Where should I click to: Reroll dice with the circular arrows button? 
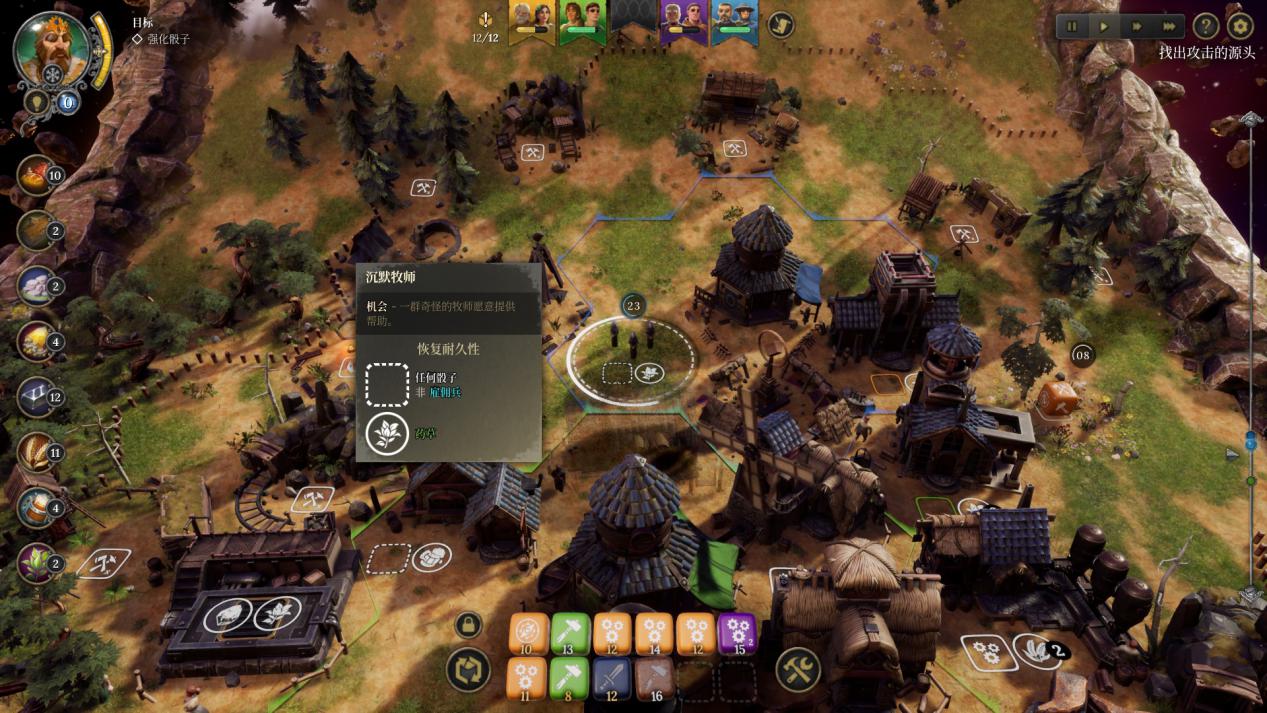(x=469, y=670)
